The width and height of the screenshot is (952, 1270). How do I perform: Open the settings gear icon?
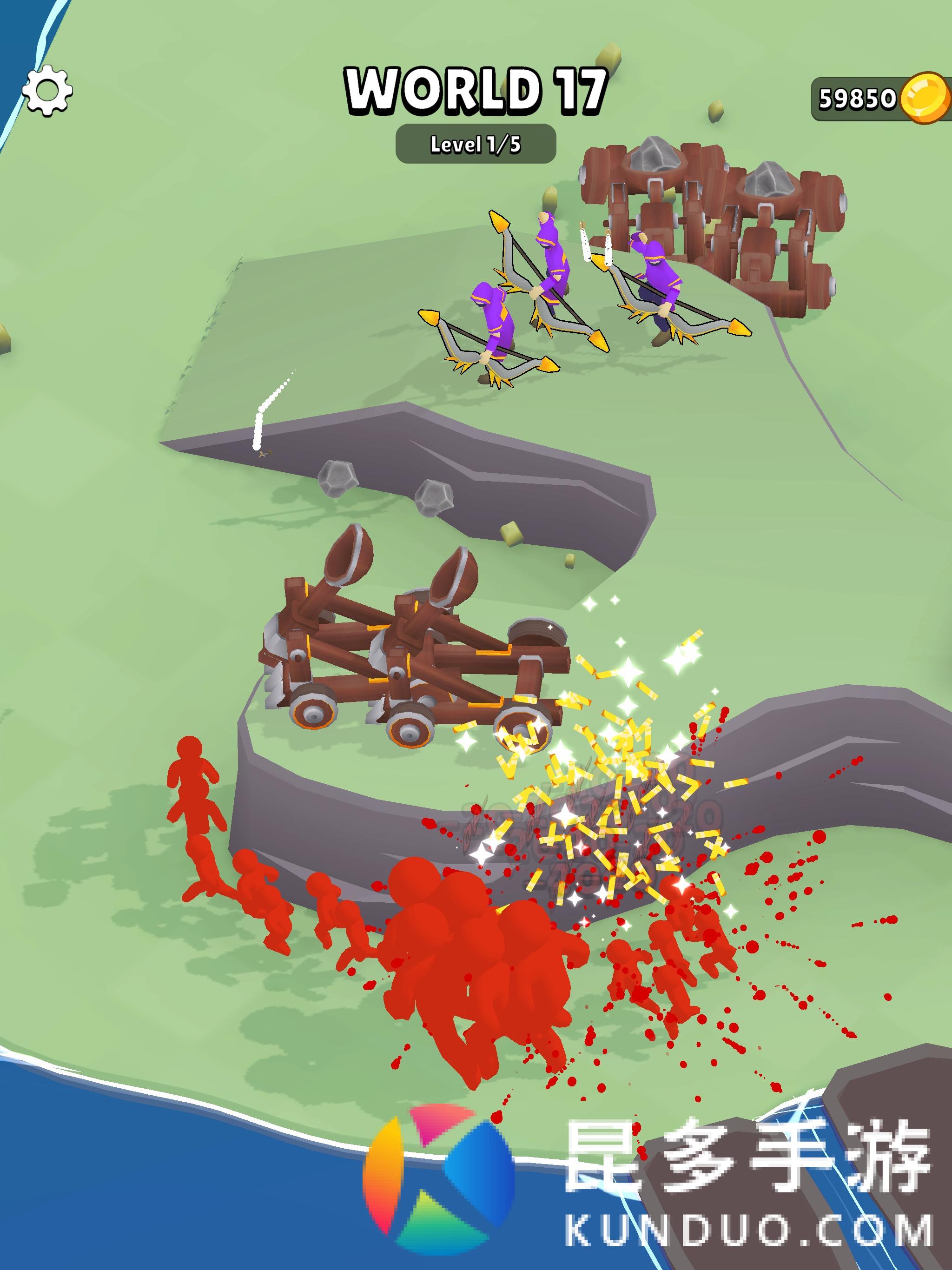47,91
